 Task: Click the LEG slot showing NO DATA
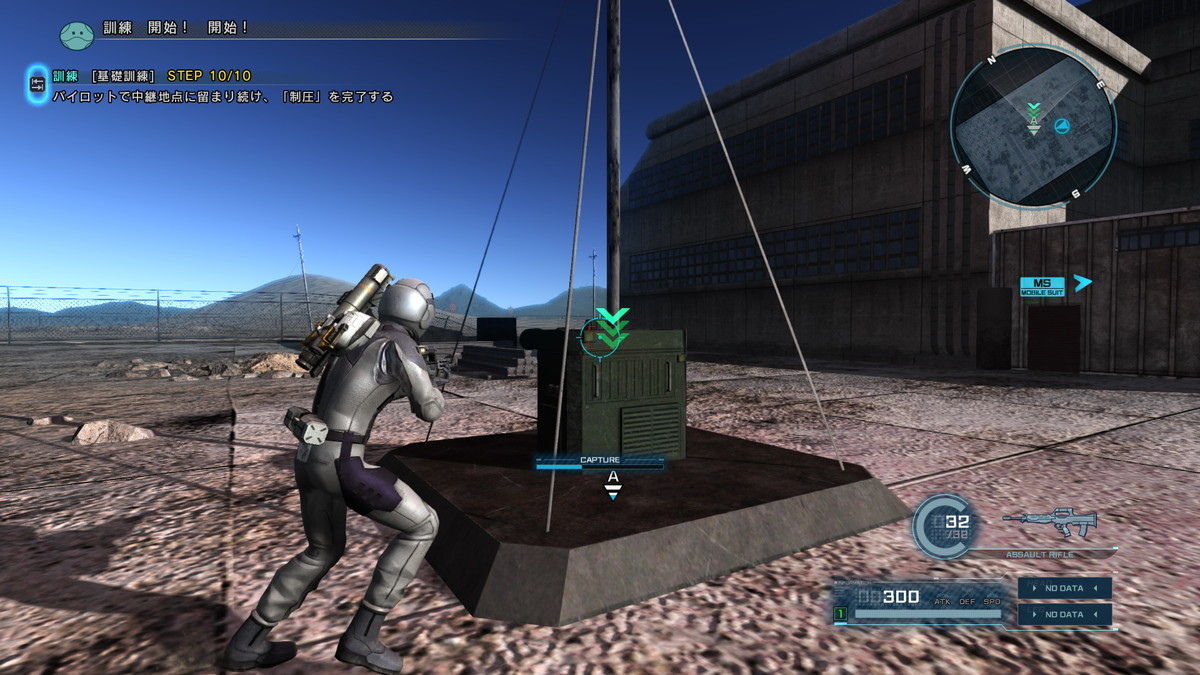coord(1064,614)
